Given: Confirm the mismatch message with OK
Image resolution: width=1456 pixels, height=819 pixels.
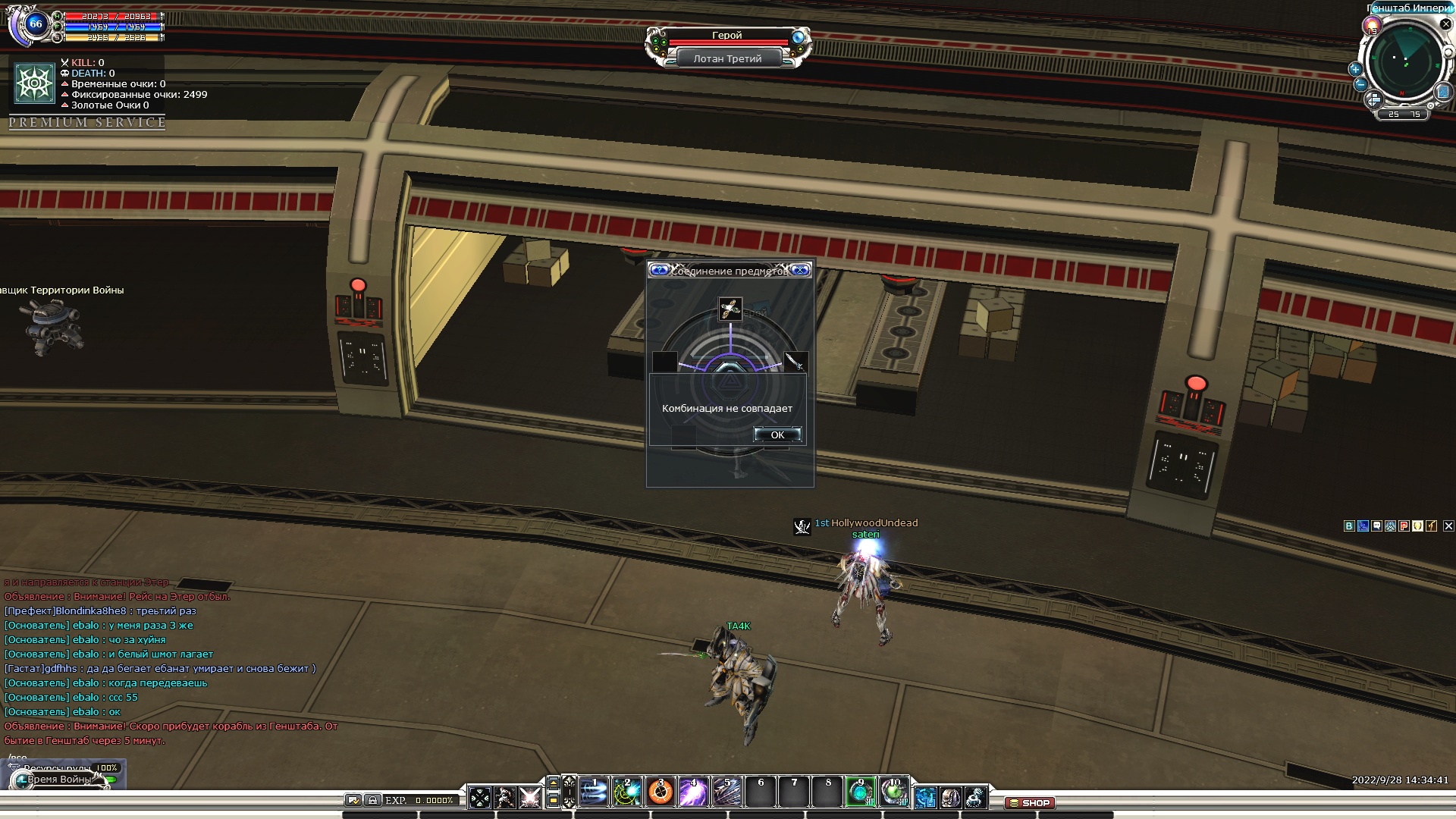Looking at the screenshot, I should [777, 435].
